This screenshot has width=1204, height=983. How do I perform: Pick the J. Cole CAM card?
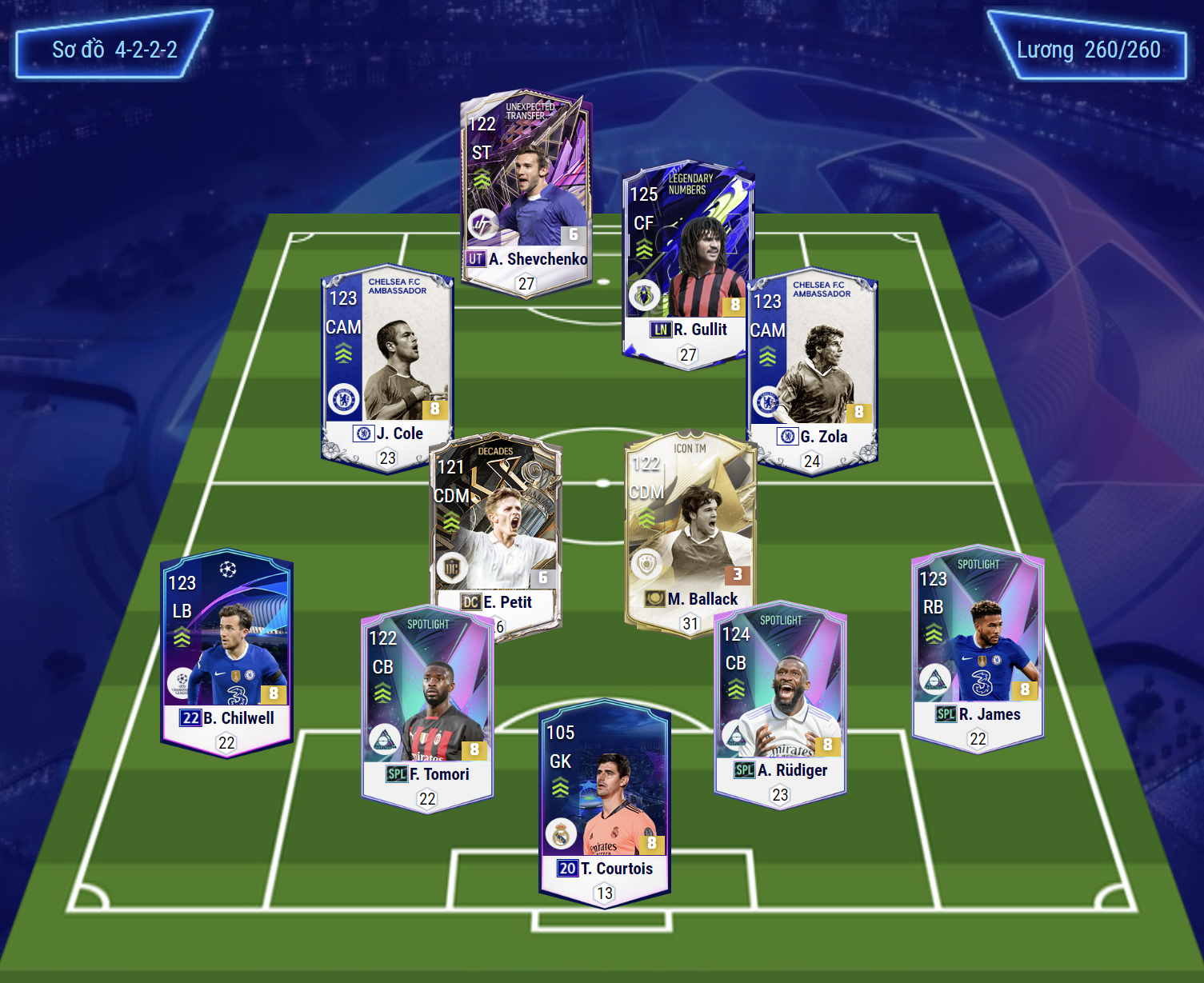387,366
